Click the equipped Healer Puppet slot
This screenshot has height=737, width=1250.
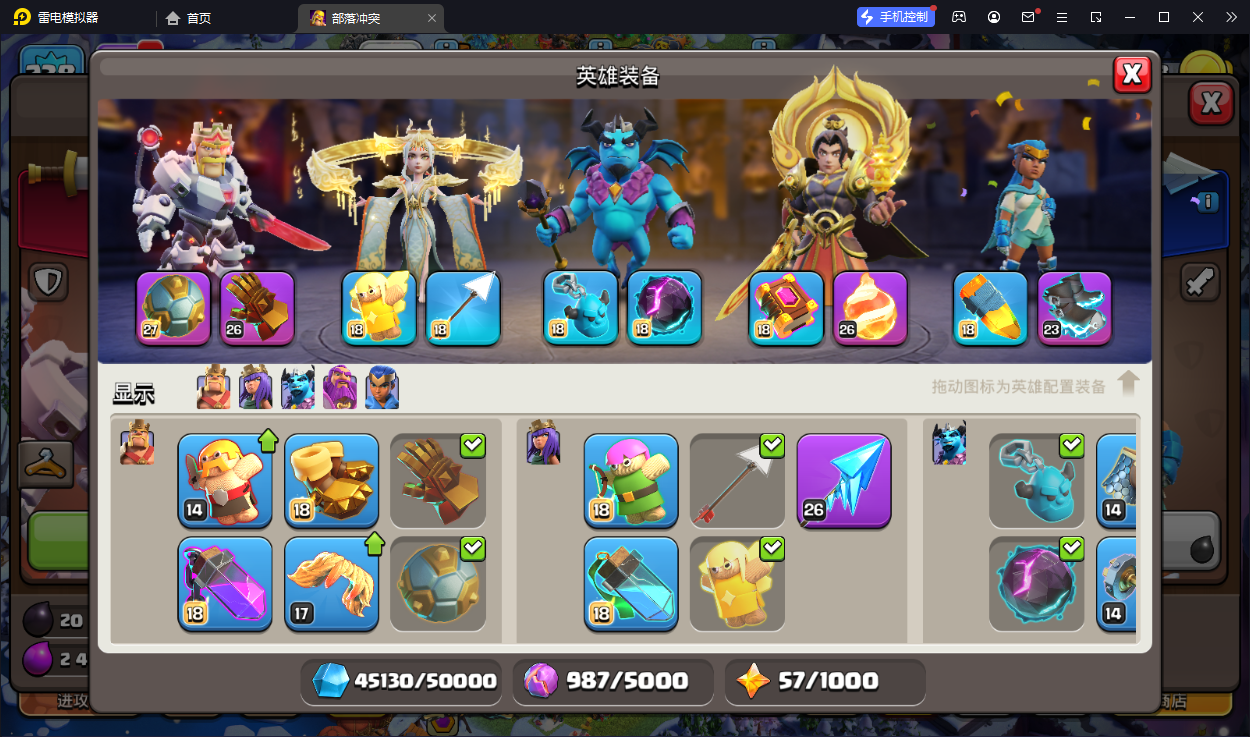[379, 308]
